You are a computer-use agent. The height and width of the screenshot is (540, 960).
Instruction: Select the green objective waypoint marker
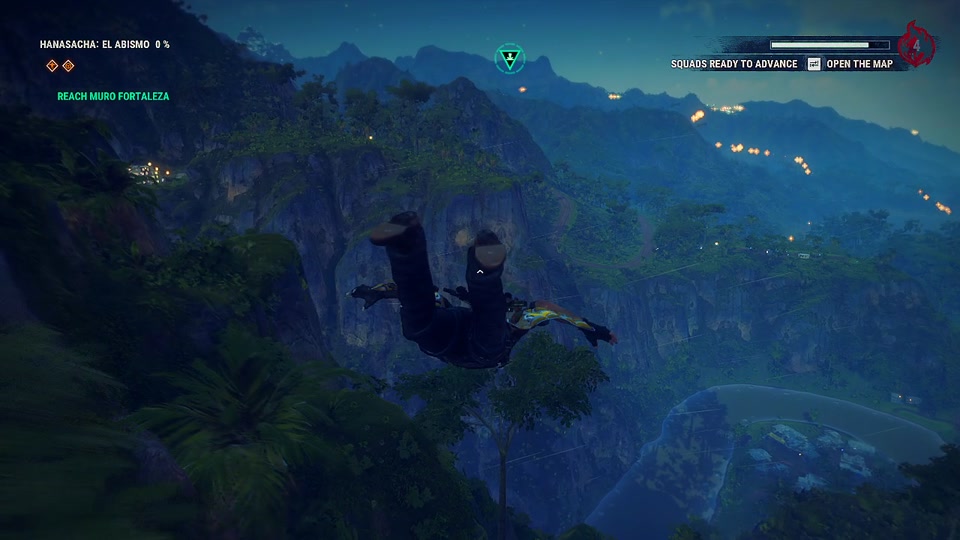pos(509,57)
